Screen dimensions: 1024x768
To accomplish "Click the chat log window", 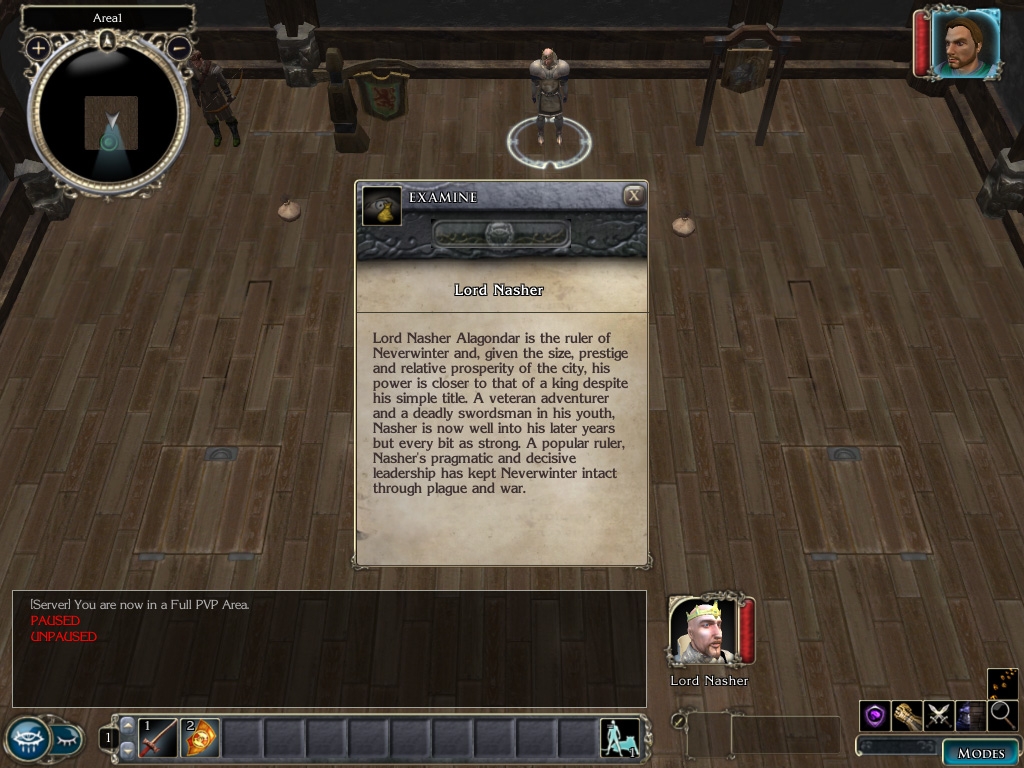I will tap(329, 649).
